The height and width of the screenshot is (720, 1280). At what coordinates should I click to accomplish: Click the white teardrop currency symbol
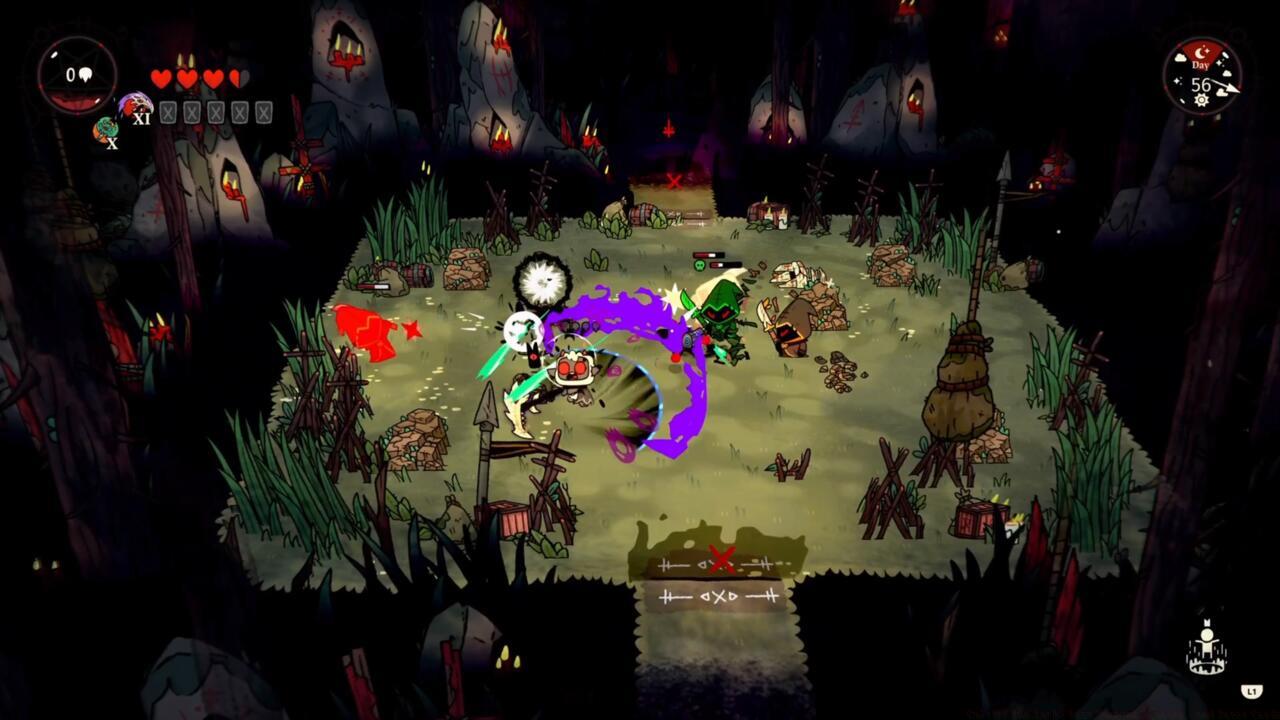(85, 75)
